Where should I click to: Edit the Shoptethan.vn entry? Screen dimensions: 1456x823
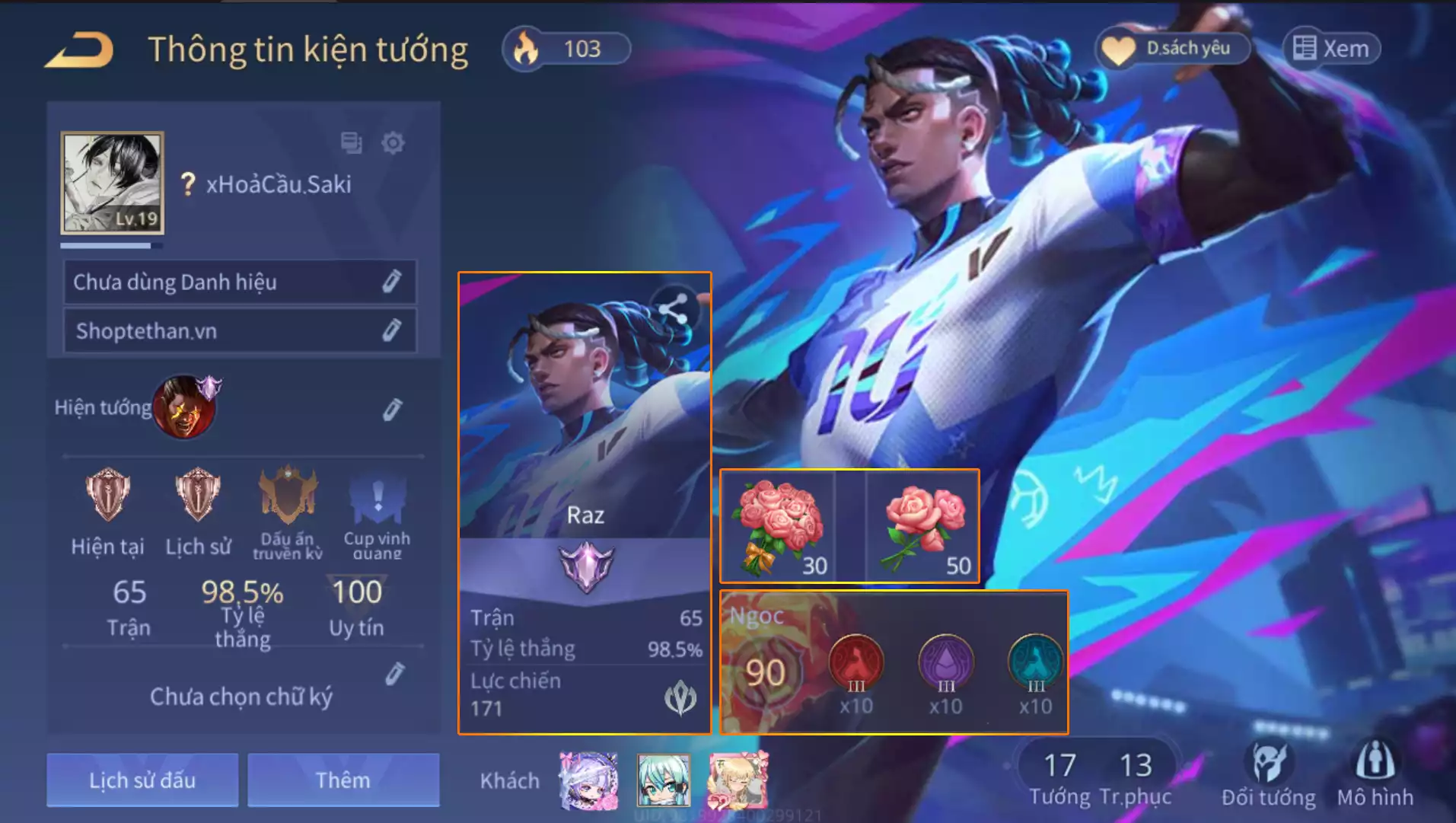[391, 330]
